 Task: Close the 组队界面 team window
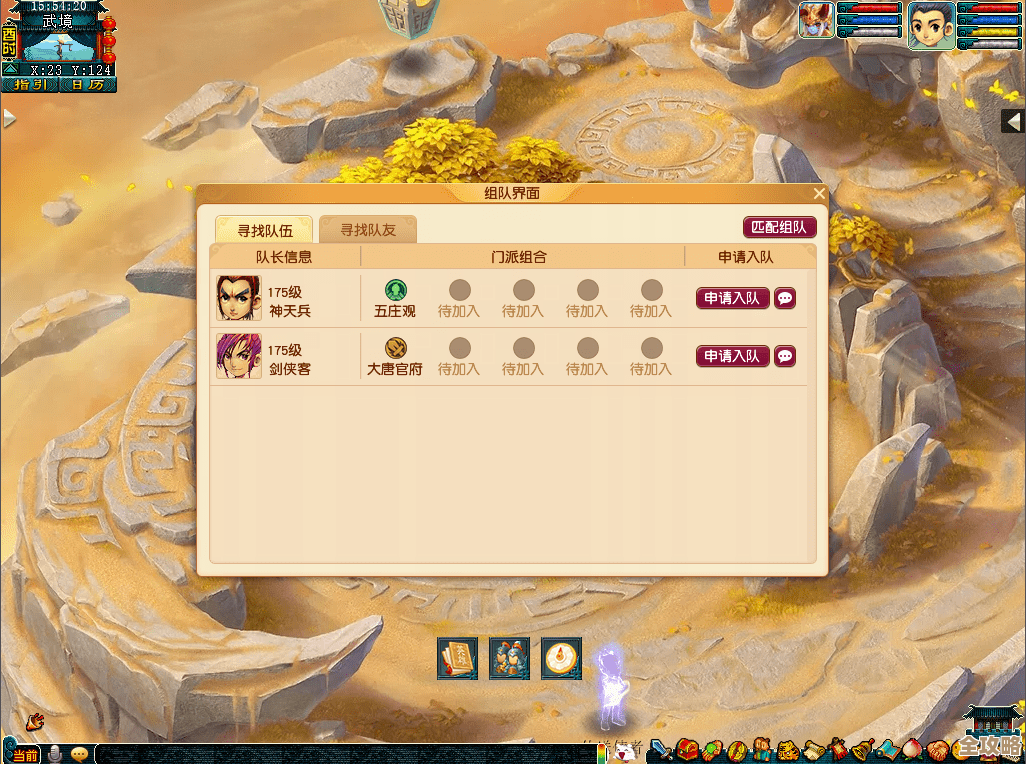pos(819,194)
